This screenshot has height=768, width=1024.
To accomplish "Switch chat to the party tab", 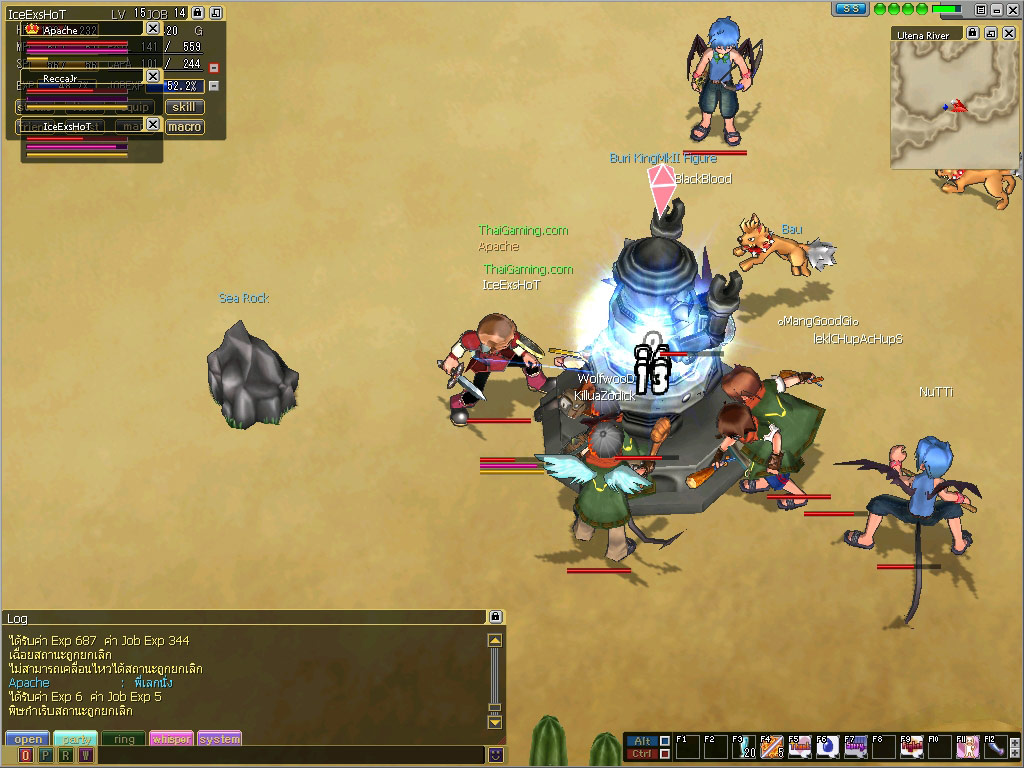I will pyautogui.click(x=75, y=739).
